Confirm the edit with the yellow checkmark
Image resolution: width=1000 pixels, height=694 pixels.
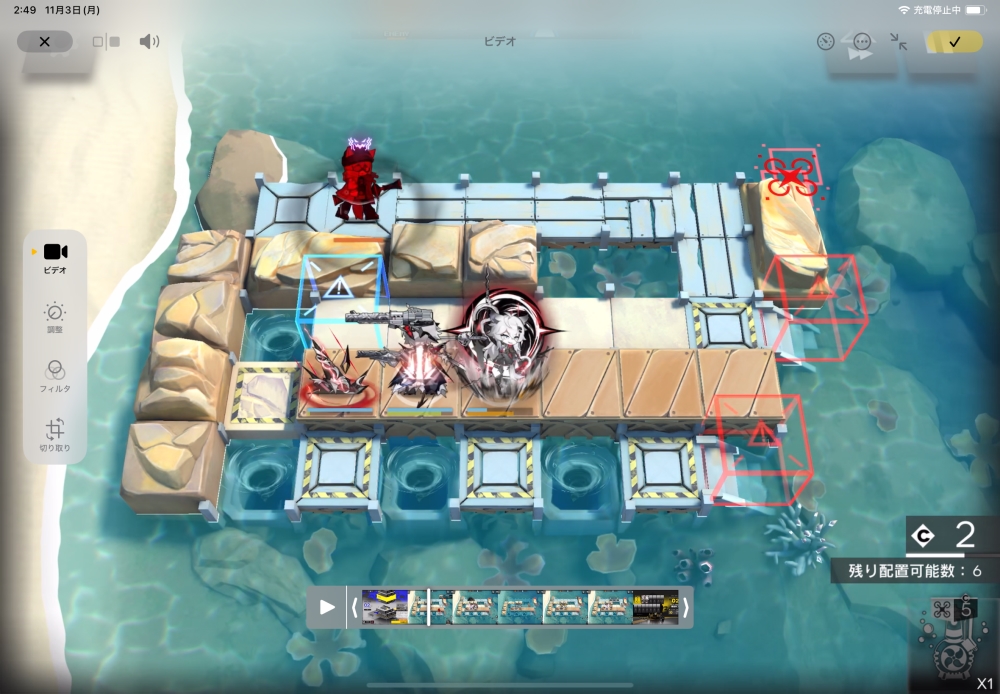click(954, 42)
